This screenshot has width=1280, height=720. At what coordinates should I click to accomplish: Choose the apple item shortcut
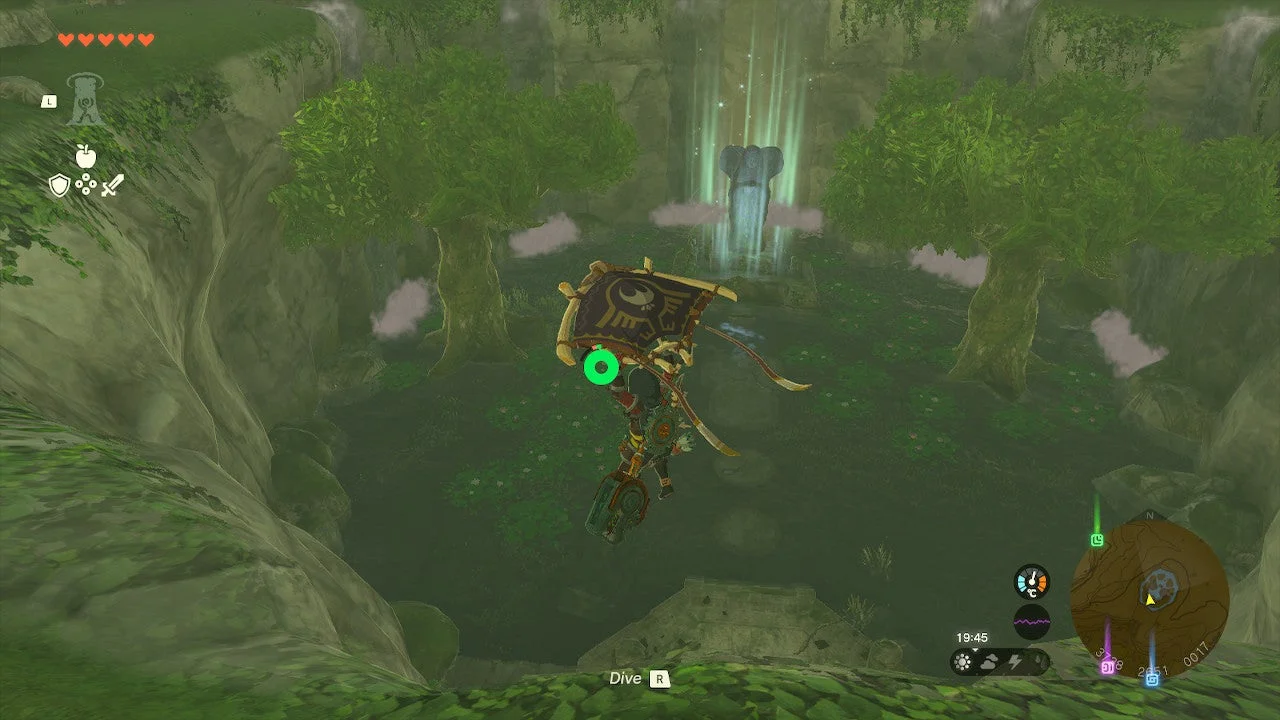[x=85, y=156]
